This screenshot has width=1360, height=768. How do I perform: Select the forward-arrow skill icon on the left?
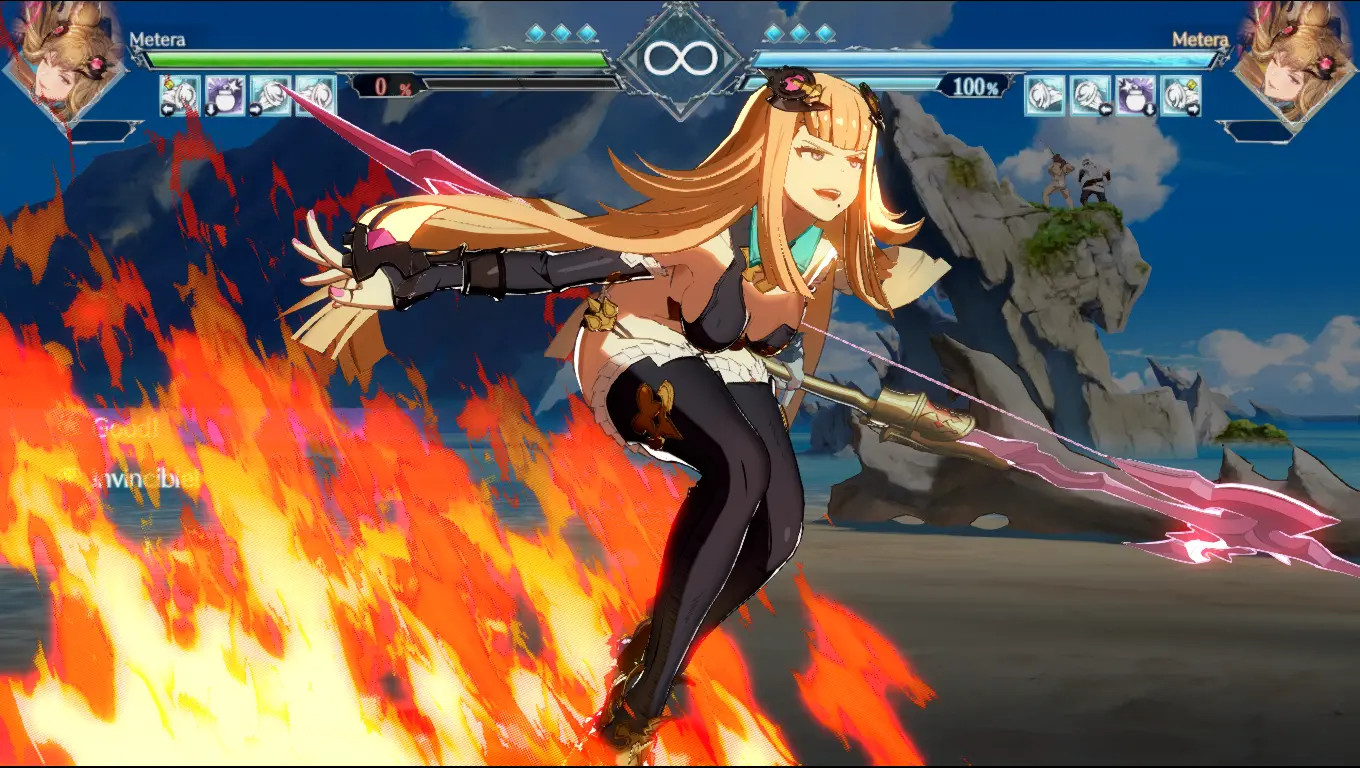tap(268, 95)
